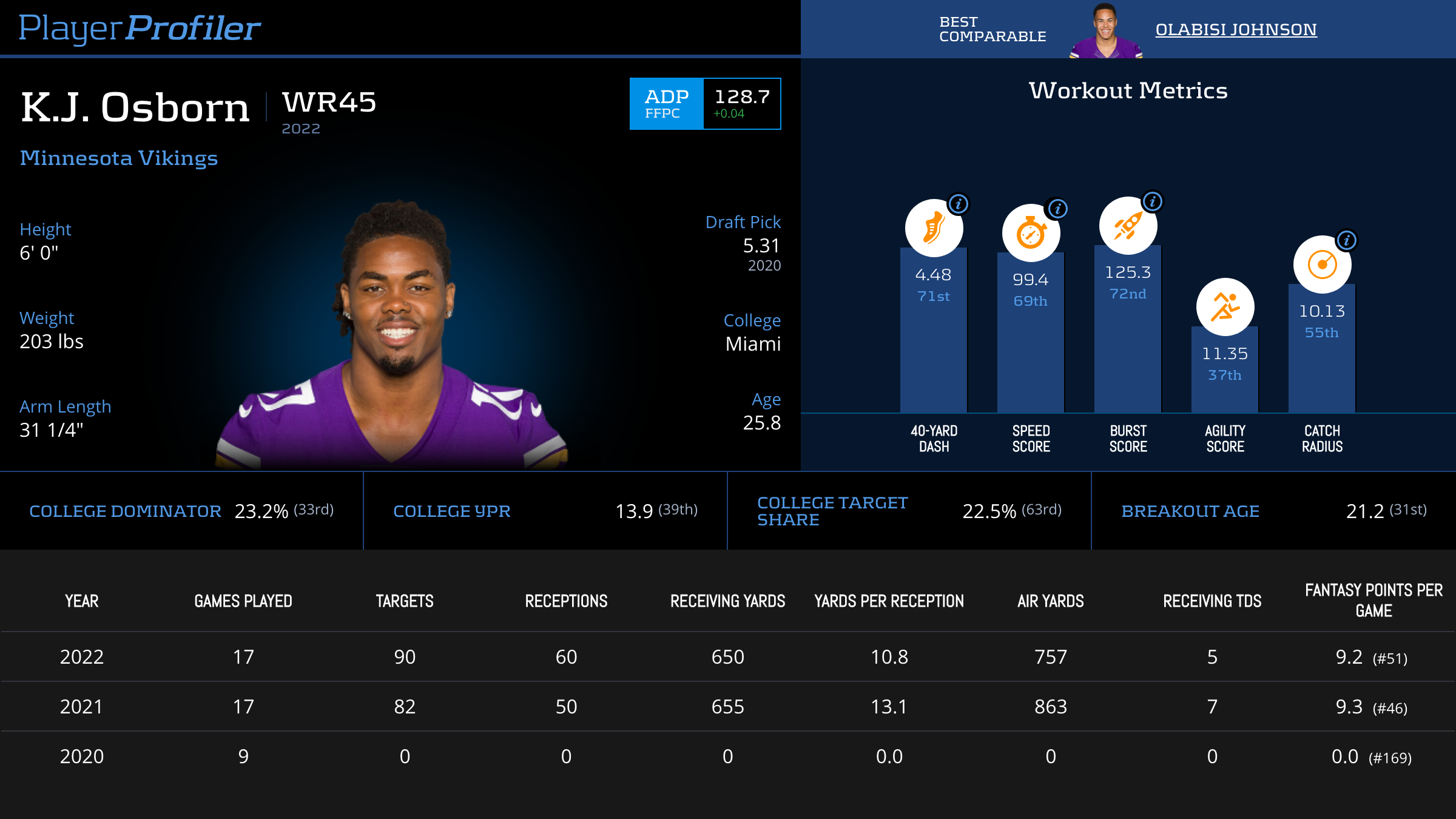This screenshot has width=1456, height=819.
Task: Open the PlayerProfiler logo link
Action: 140,28
